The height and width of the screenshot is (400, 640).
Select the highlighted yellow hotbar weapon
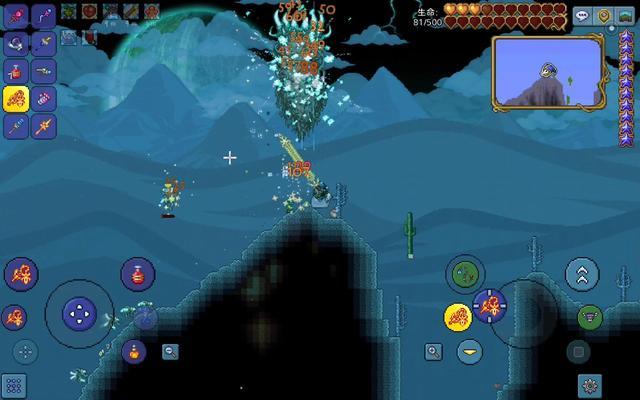tap(16, 98)
